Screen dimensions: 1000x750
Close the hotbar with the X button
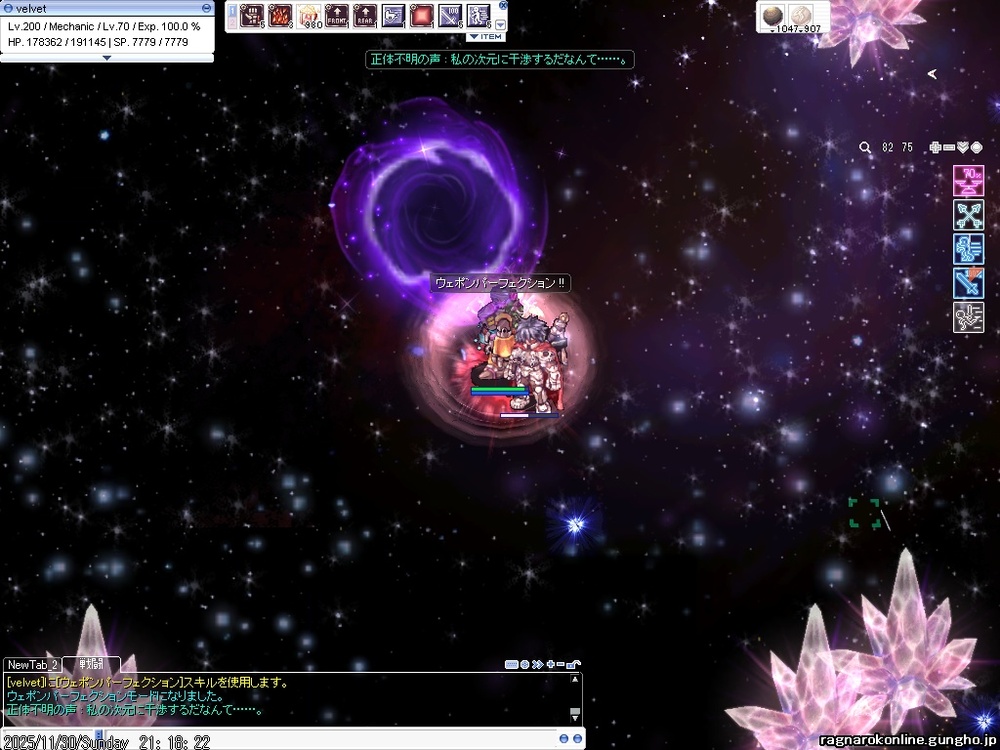point(503,5)
